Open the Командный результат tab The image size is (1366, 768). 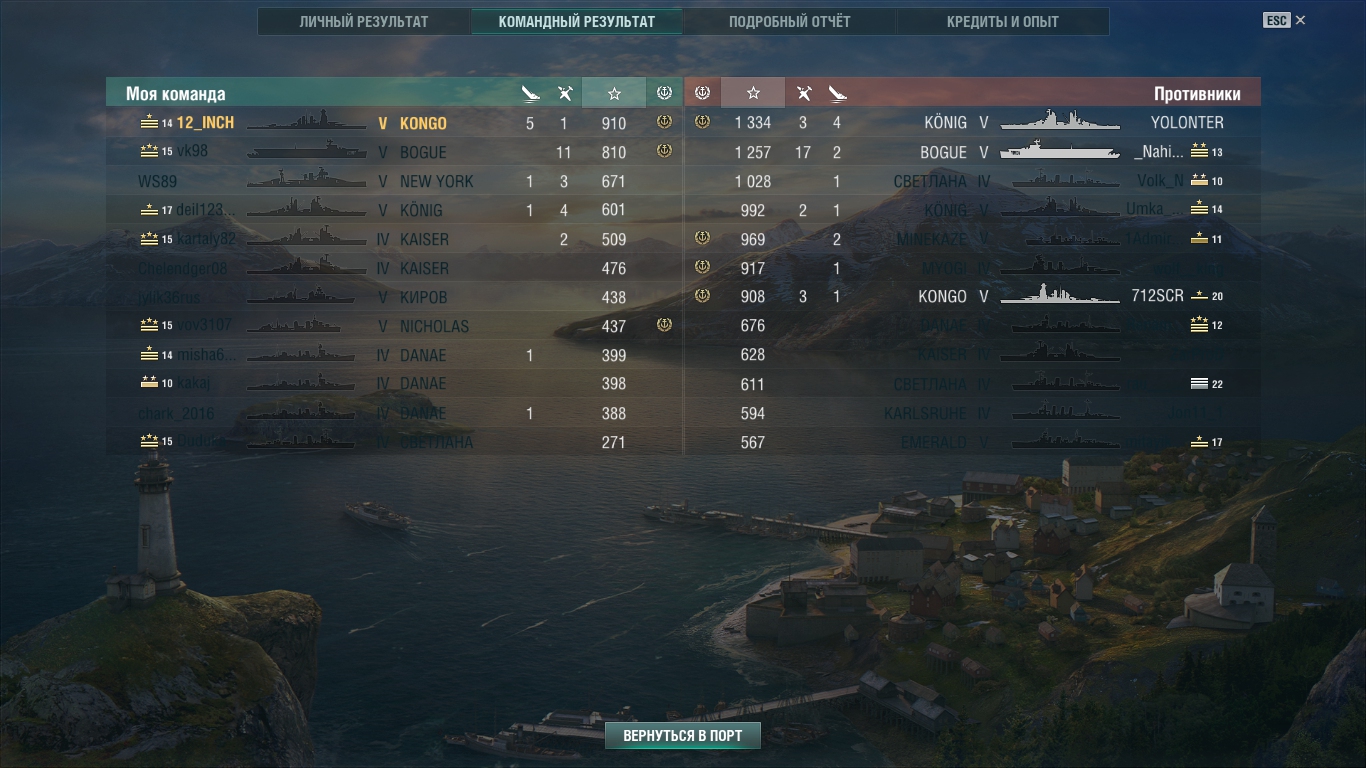point(576,21)
